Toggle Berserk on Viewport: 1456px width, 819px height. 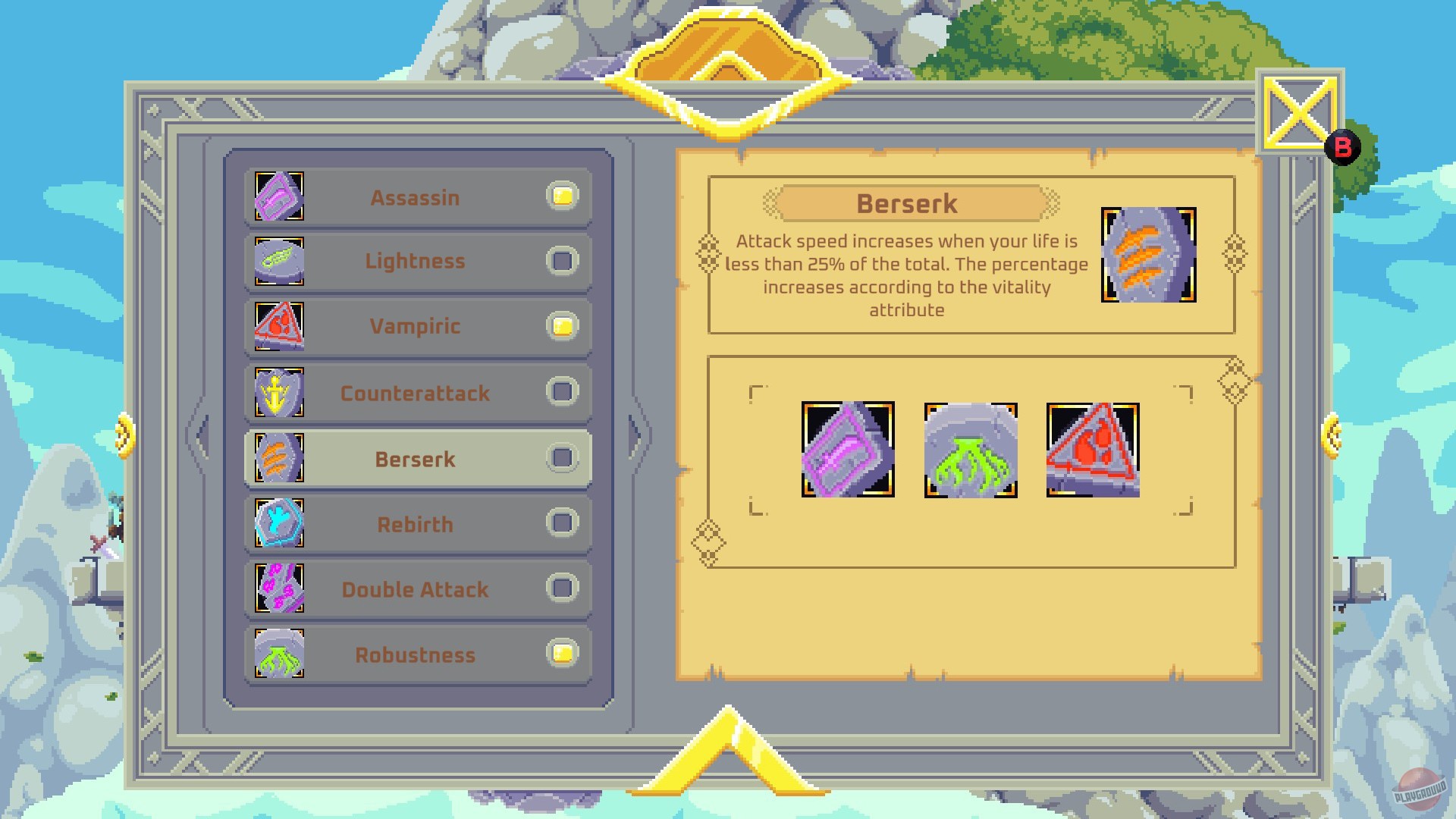[x=561, y=459]
